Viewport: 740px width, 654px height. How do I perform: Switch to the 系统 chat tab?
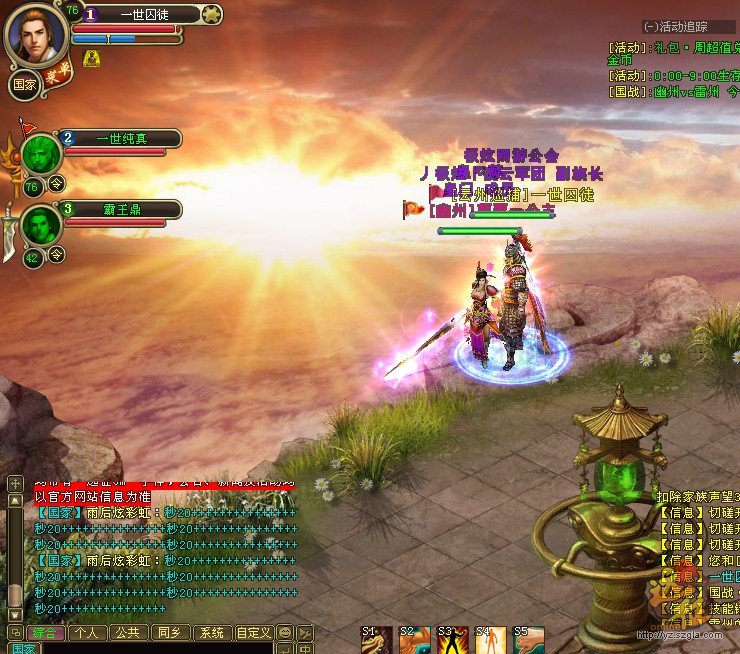tap(209, 632)
